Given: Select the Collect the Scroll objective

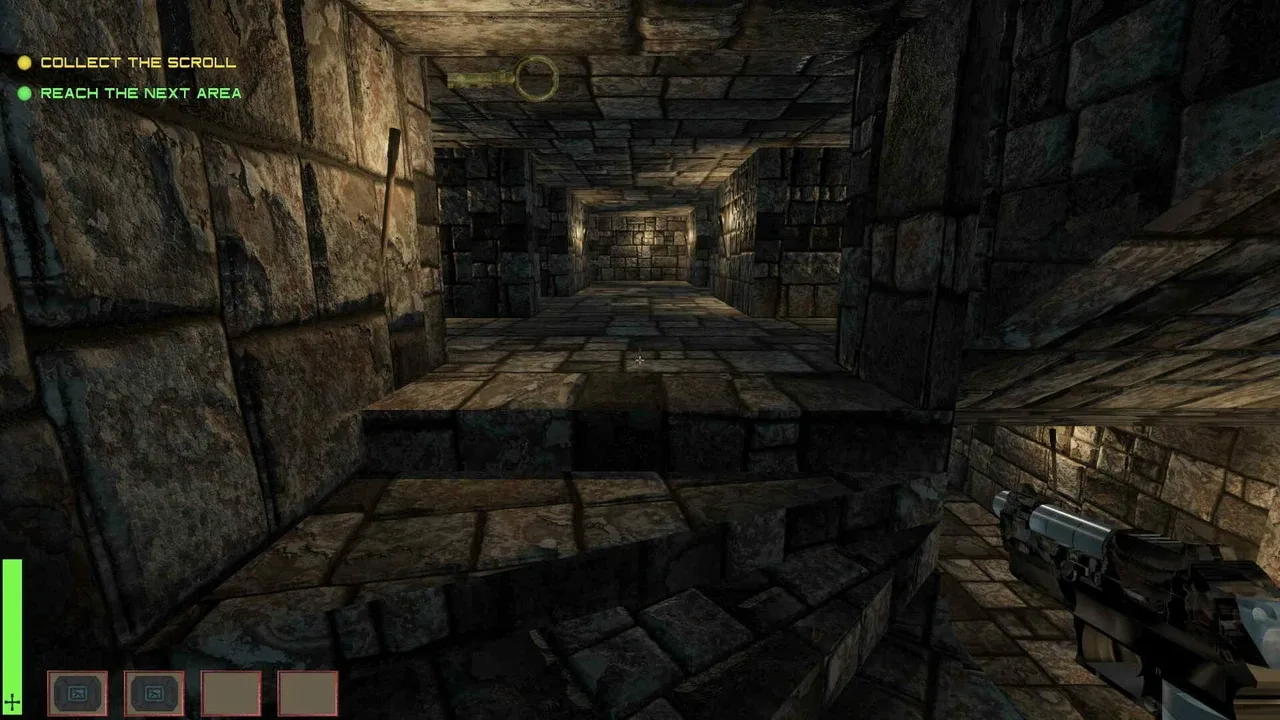Looking at the screenshot, I should point(138,63).
